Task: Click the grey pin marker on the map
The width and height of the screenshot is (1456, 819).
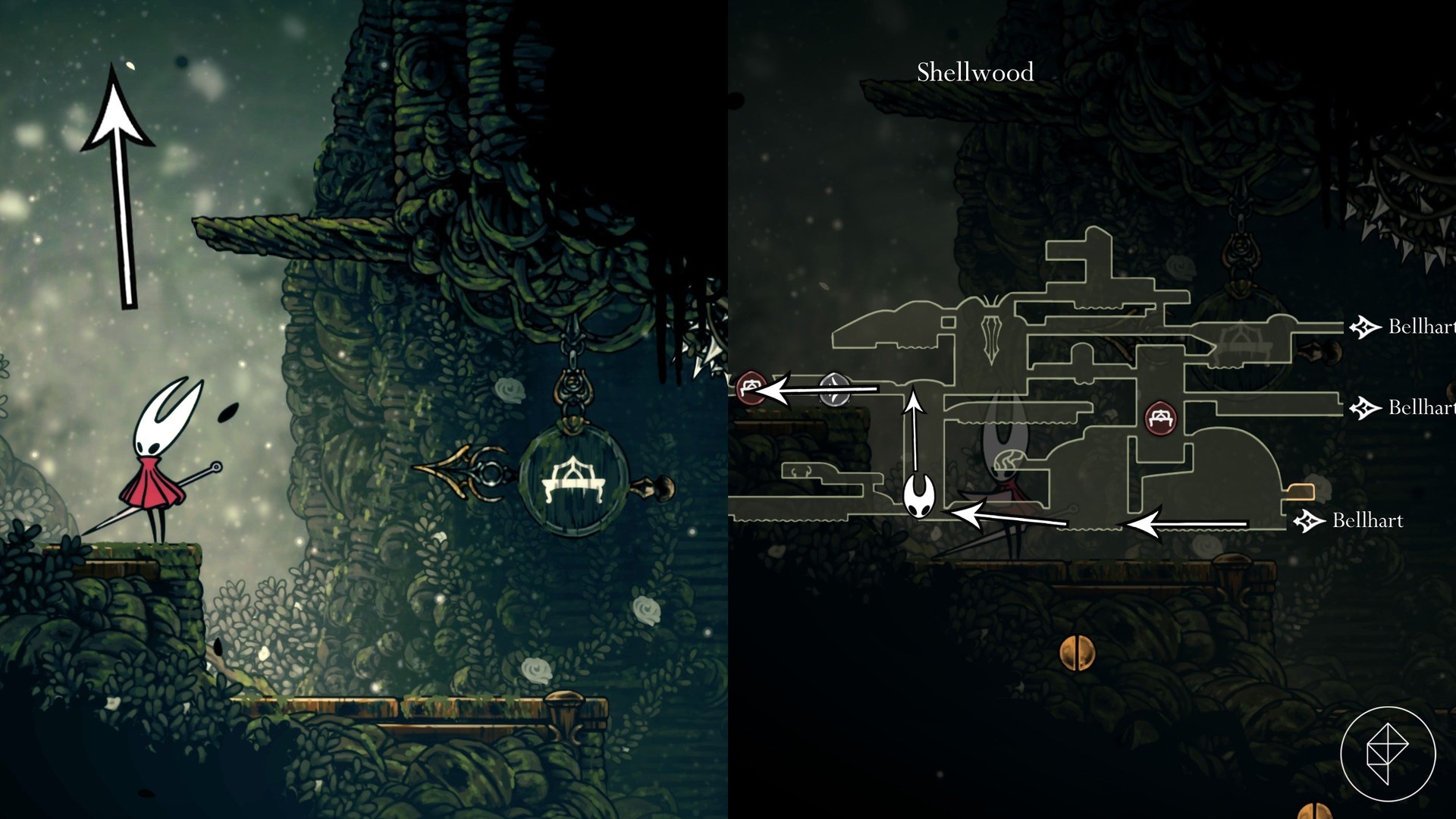Action: point(834,388)
